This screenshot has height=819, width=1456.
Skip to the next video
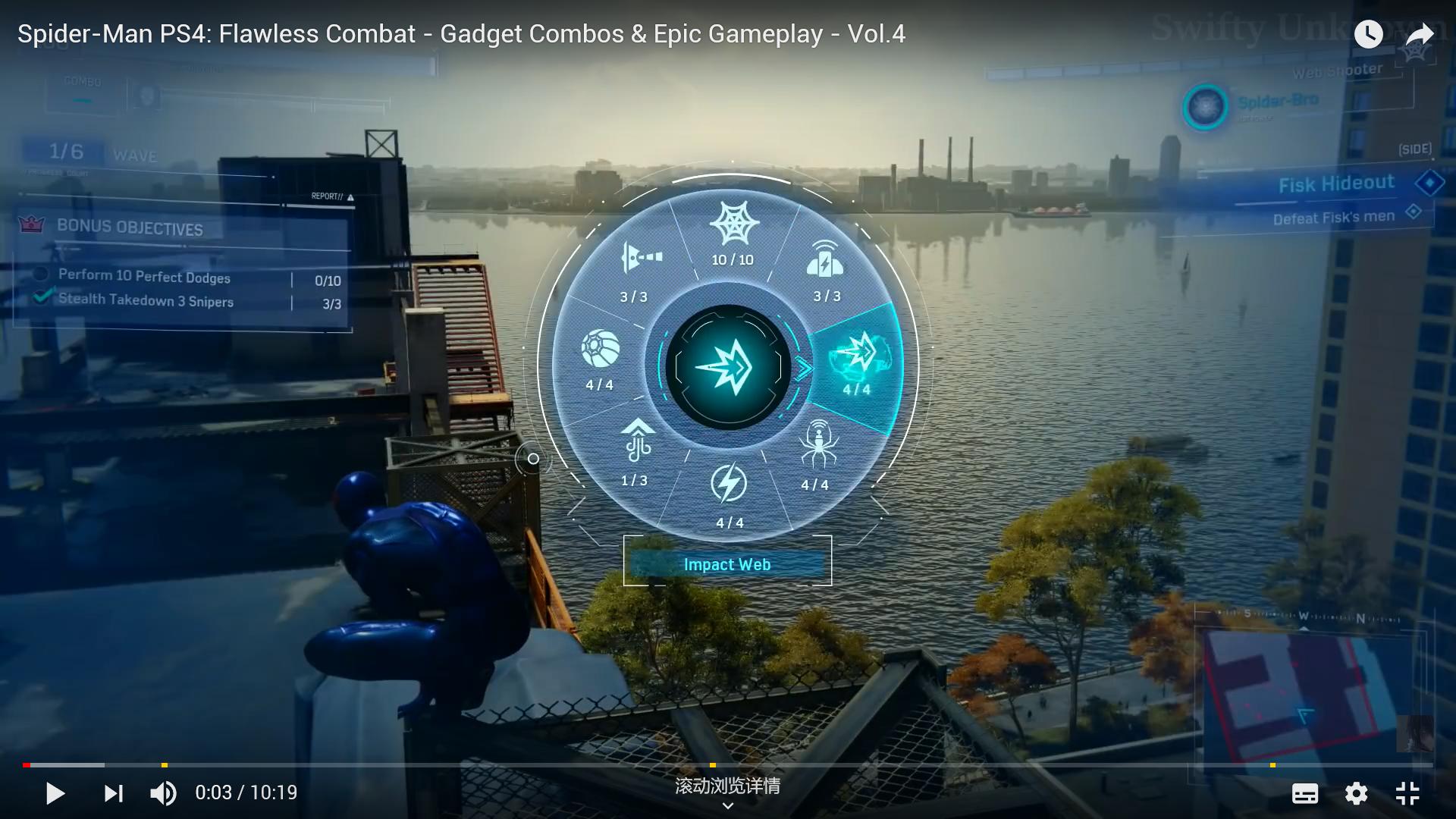click(113, 793)
